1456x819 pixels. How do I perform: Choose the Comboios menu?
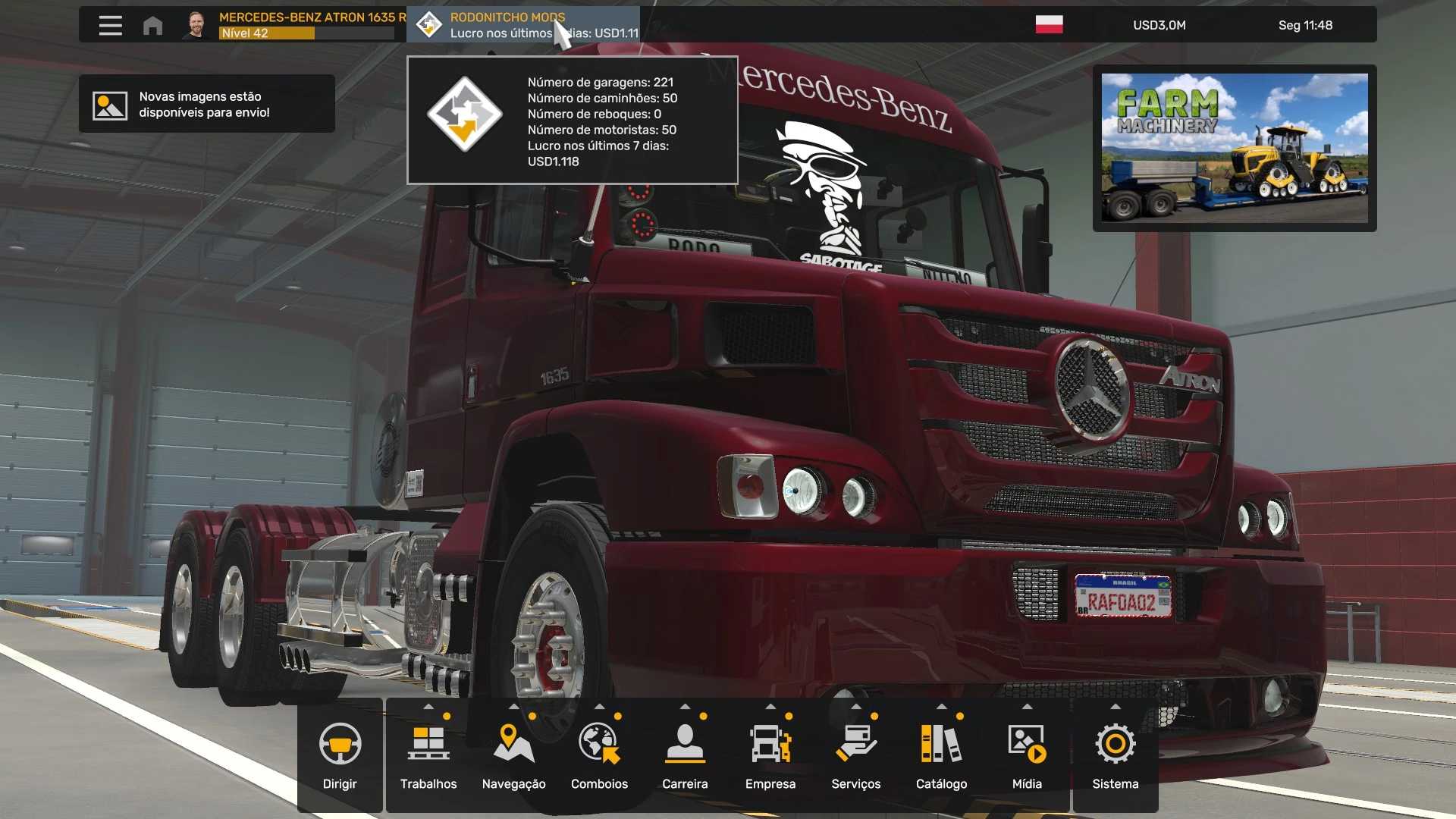pyautogui.click(x=599, y=755)
